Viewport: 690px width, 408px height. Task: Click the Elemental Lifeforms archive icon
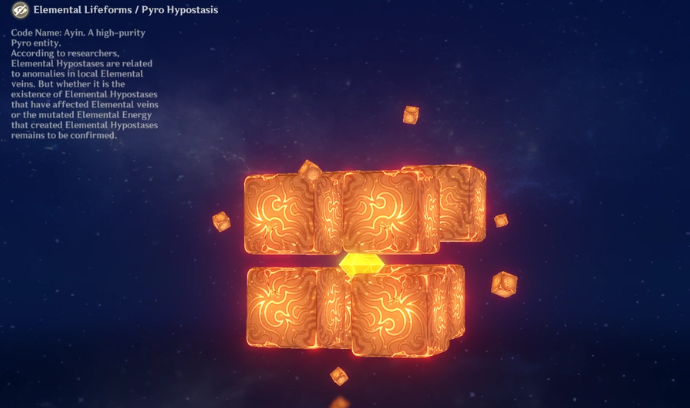[17, 10]
